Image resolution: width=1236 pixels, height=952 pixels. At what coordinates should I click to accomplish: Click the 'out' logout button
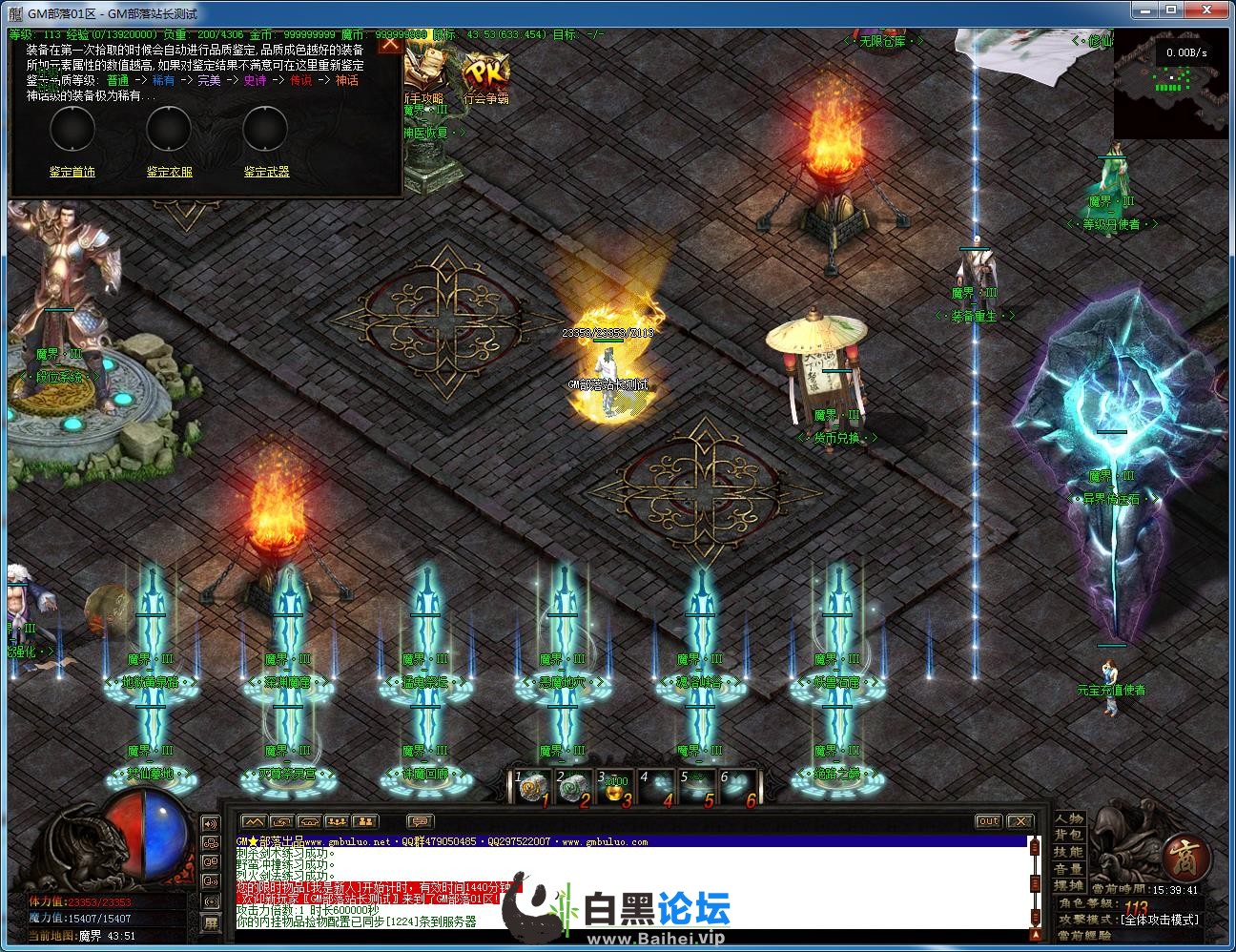pyautogui.click(x=988, y=821)
